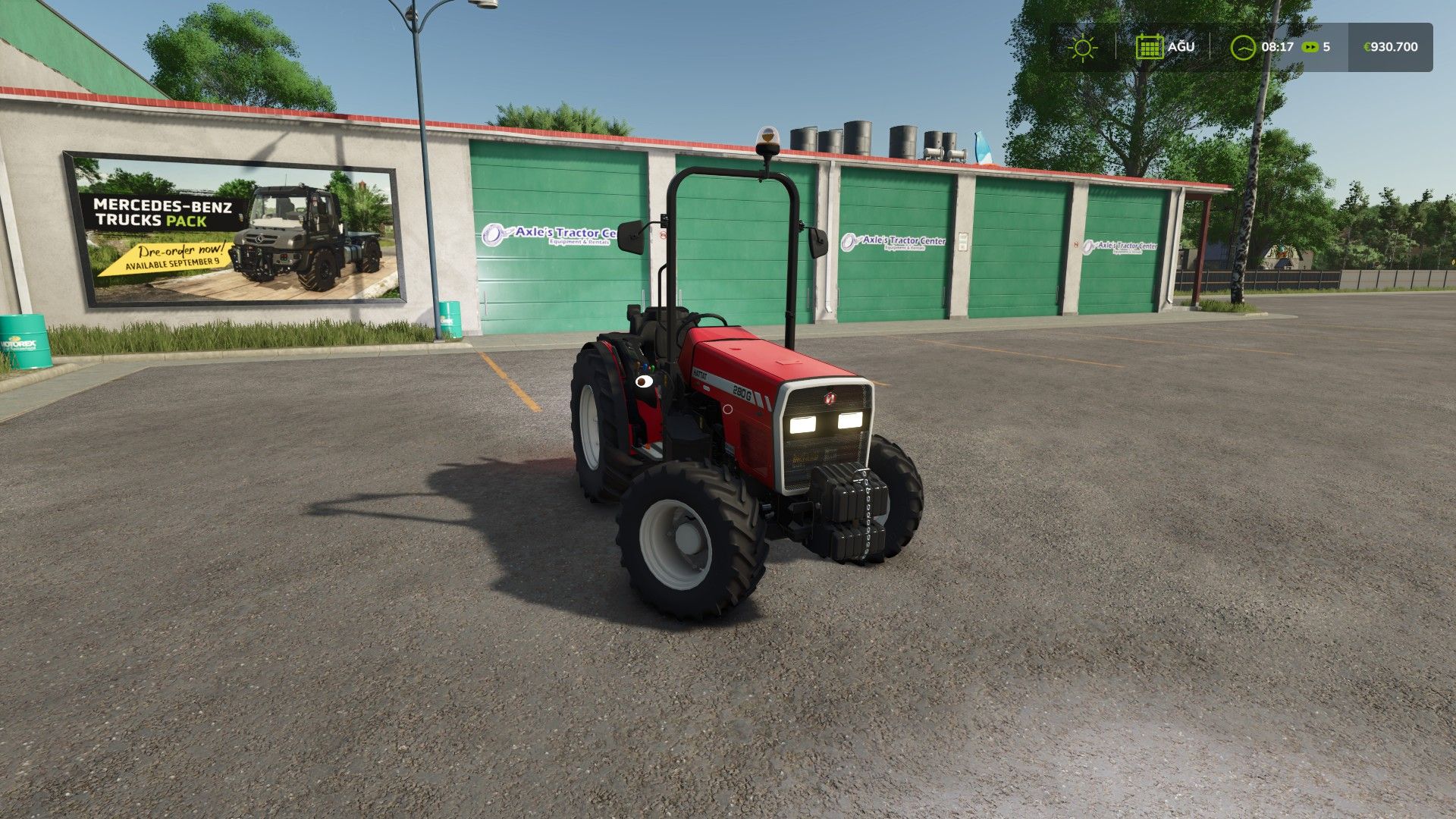Click the sun weather icon in the HUD
The image size is (1456, 819).
click(1082, 47)
